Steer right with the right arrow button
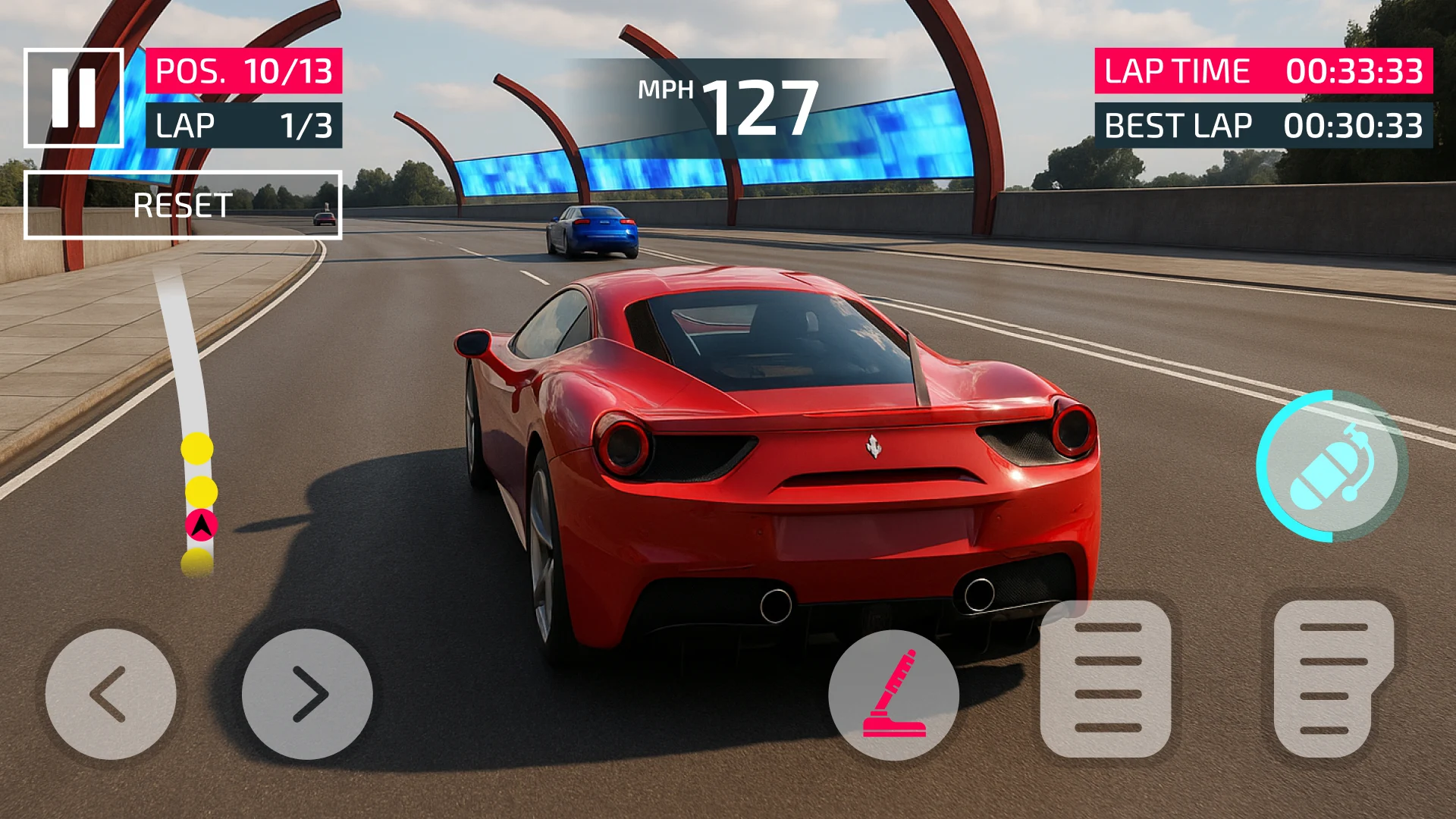 (x=307, y=694)
